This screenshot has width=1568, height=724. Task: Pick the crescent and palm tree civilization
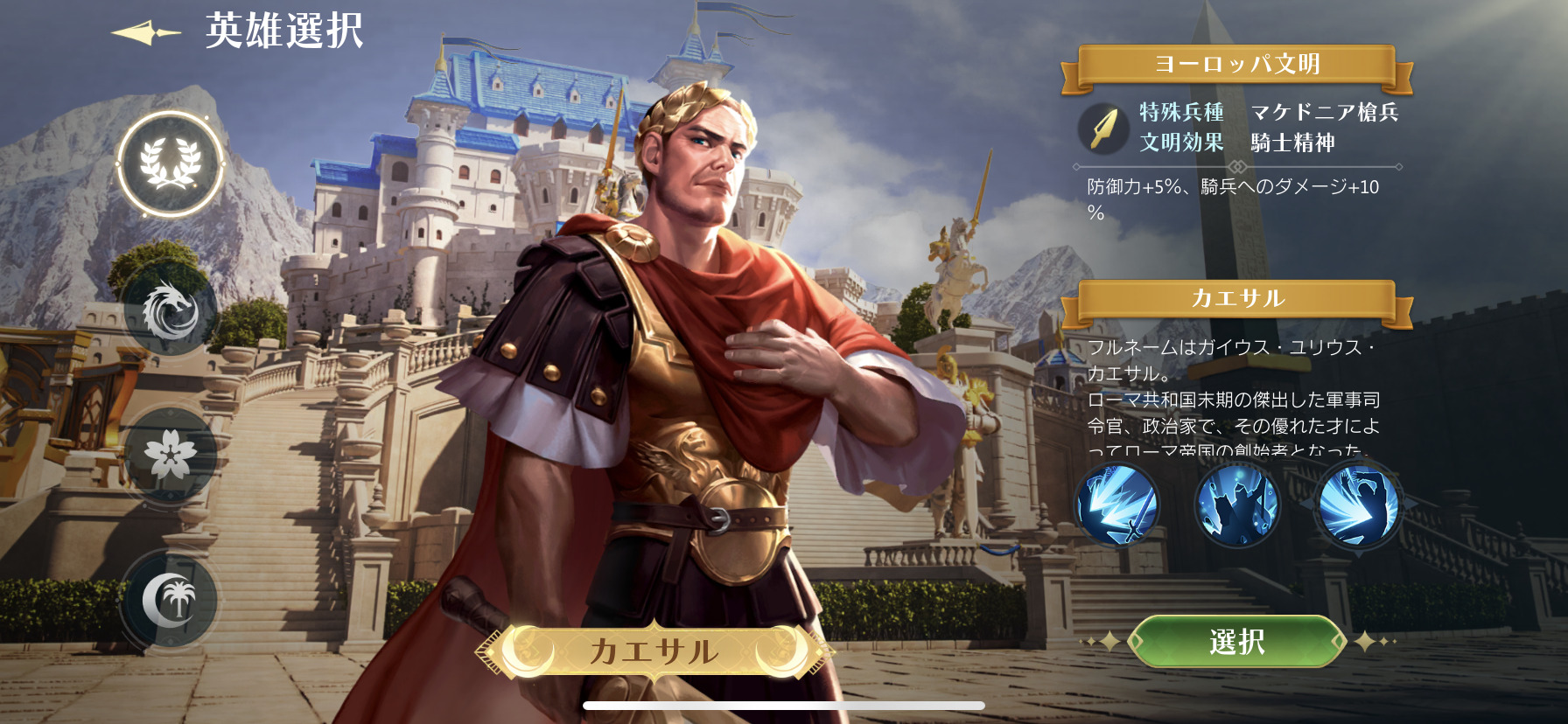(170, 599)
